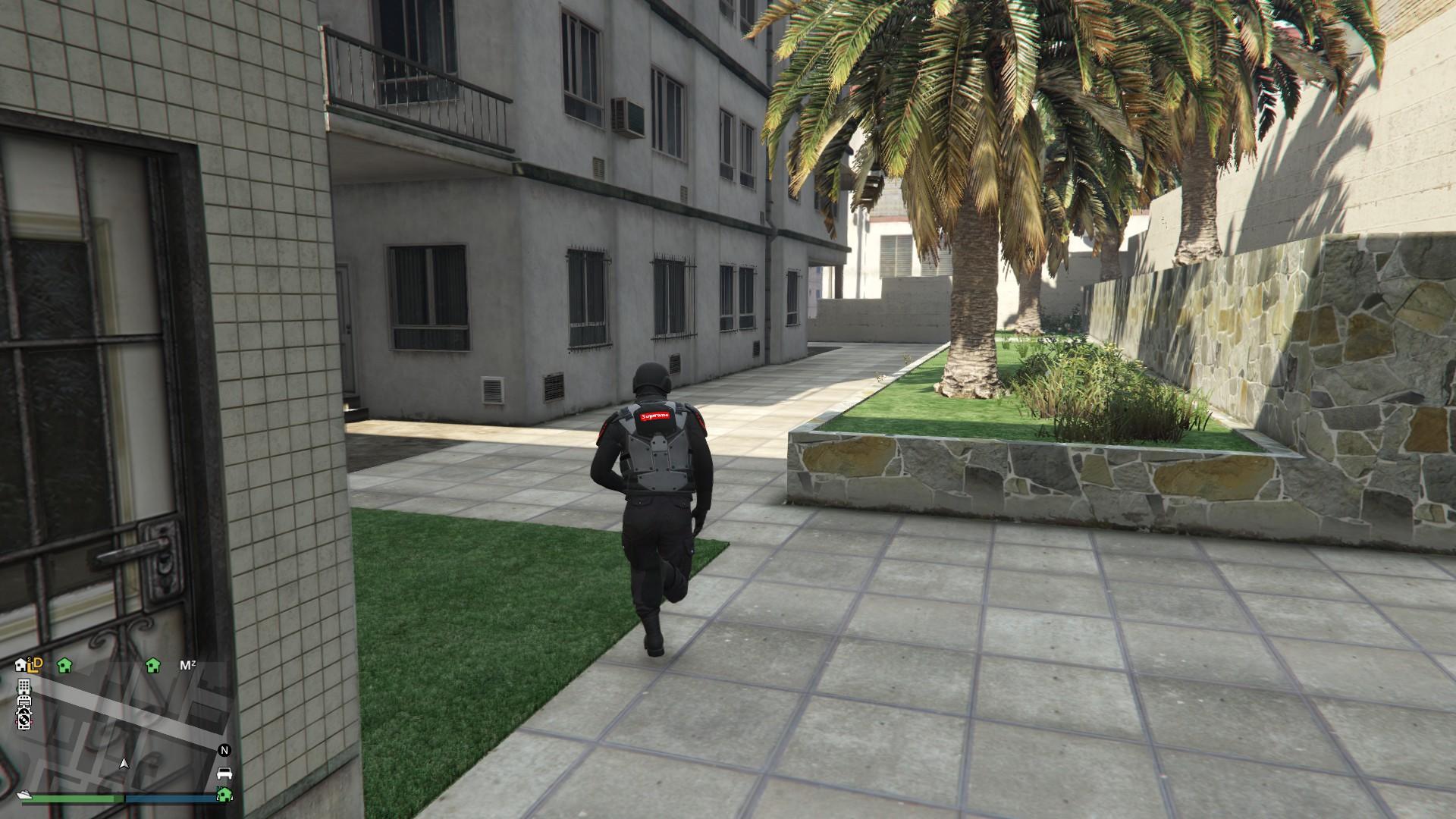
Task: Click the white house icon with the 2 badge
Action: pyautogui.click(x=20, y=664)
